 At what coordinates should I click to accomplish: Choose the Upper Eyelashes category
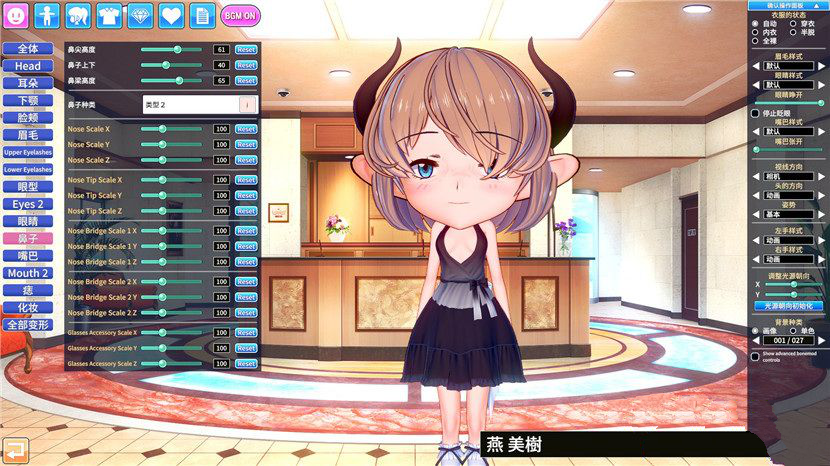click(28, 152)
